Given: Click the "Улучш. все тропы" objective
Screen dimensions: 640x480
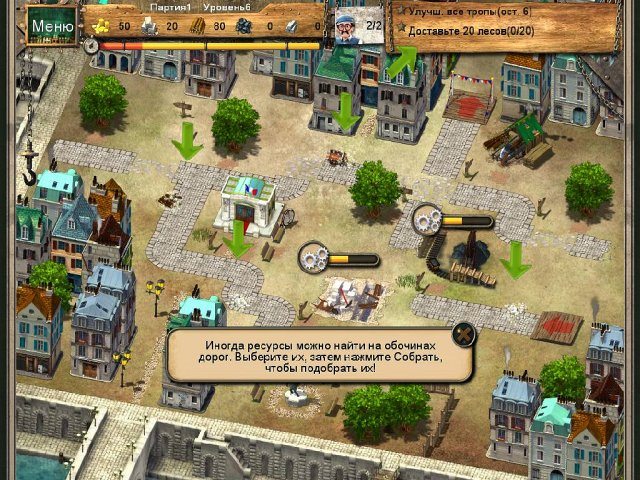Looking at the screenshot, I should [x=464, y=11].
